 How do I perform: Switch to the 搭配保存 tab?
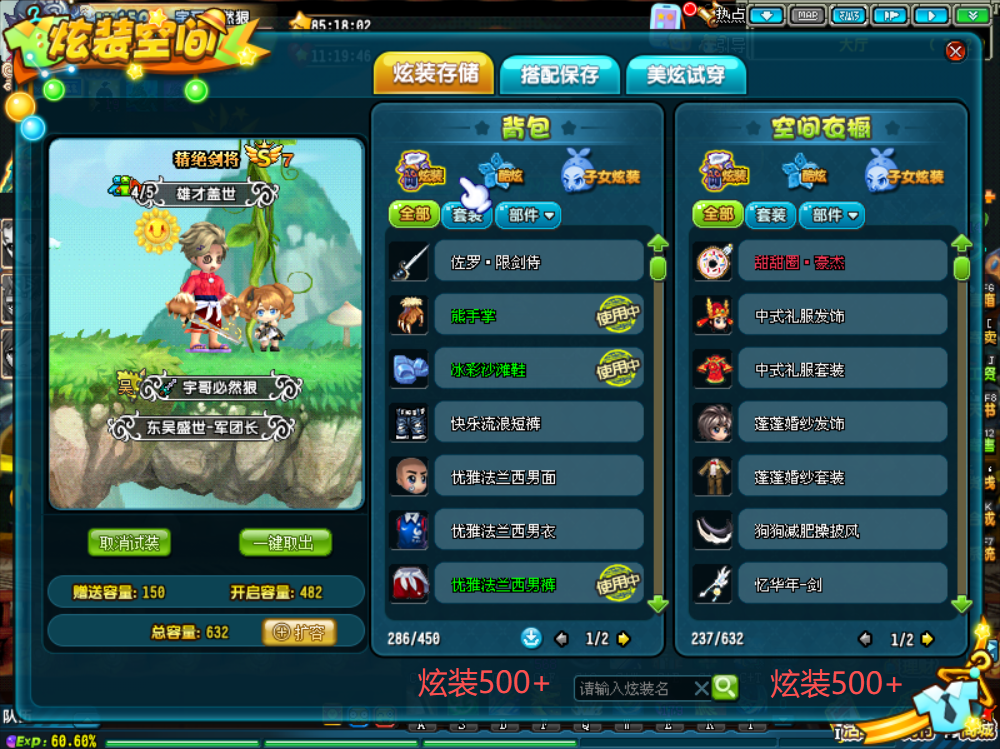pyautogui.click(x=559, y=75)
